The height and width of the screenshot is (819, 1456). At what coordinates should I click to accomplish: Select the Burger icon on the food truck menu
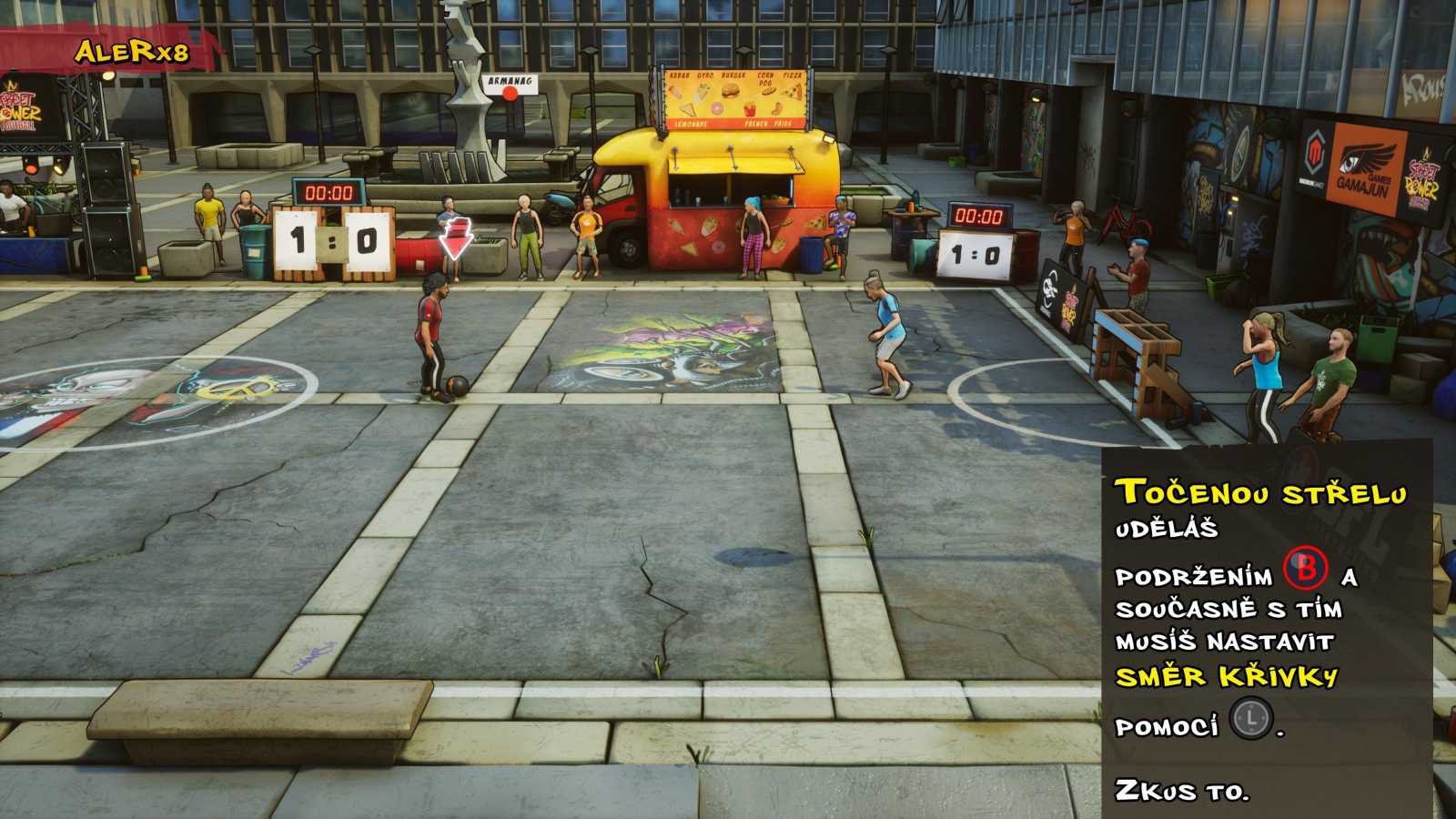[x=731, y=90]
